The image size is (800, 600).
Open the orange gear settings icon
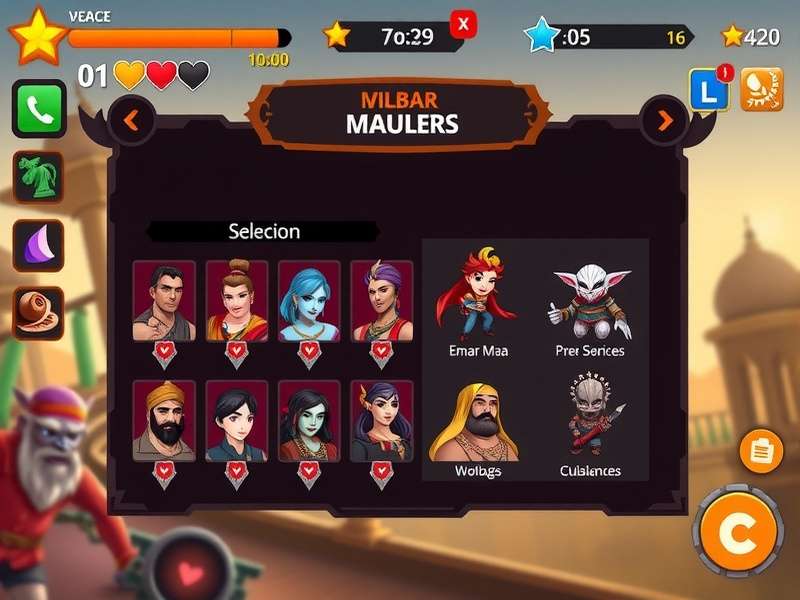click(x=762, y=89)
